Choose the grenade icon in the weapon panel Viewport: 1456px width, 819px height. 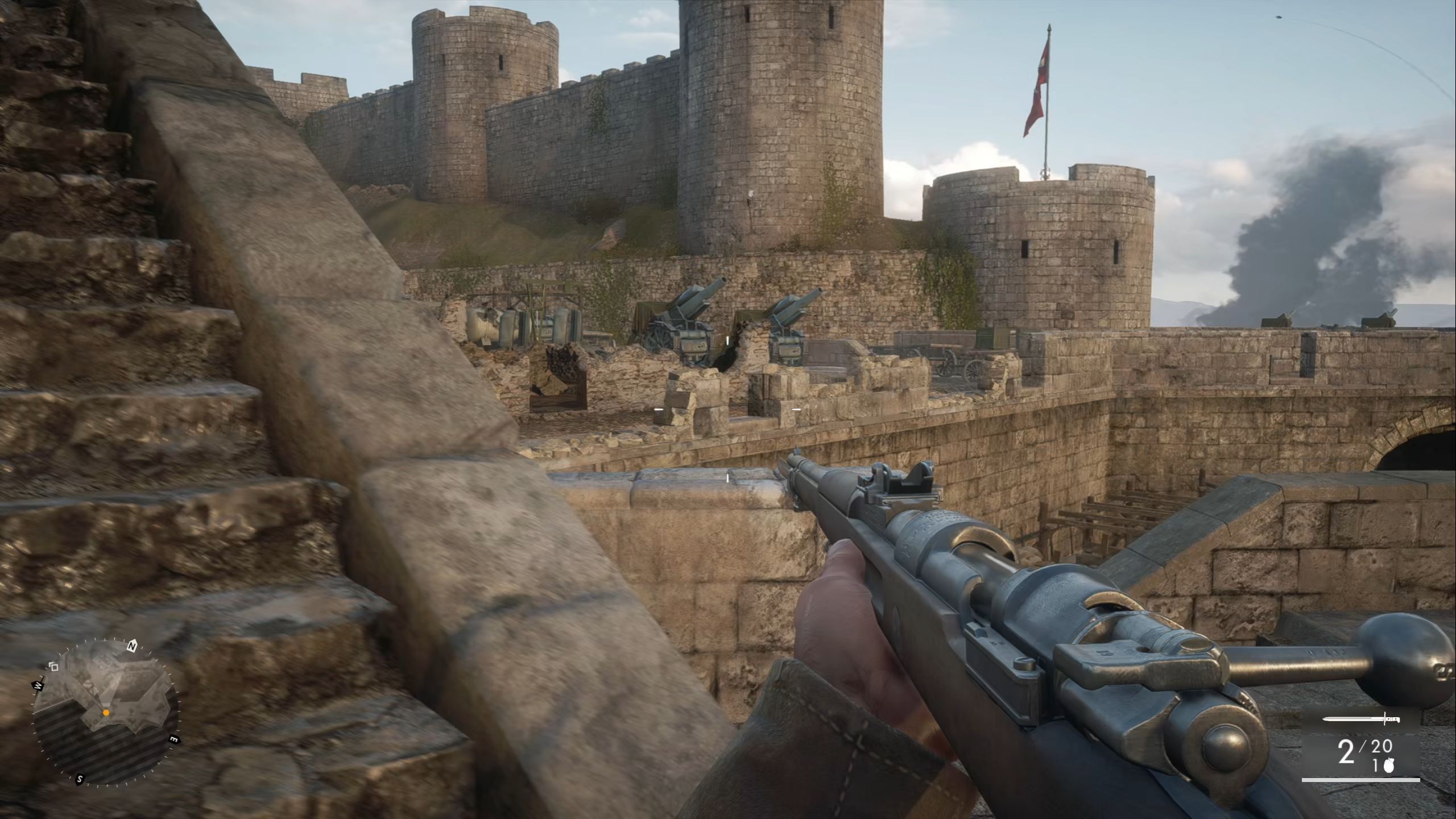(x=1389, y=767)
